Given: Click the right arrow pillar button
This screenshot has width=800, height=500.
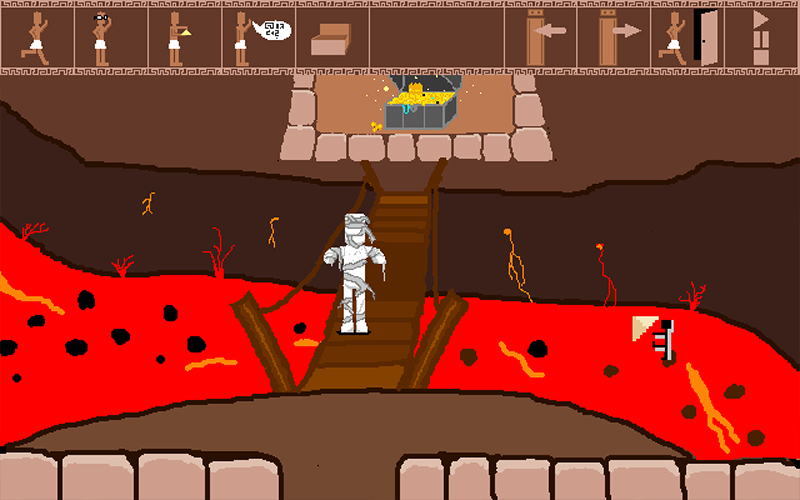Looking at the screenshot, I should click(x=614, y=37).
